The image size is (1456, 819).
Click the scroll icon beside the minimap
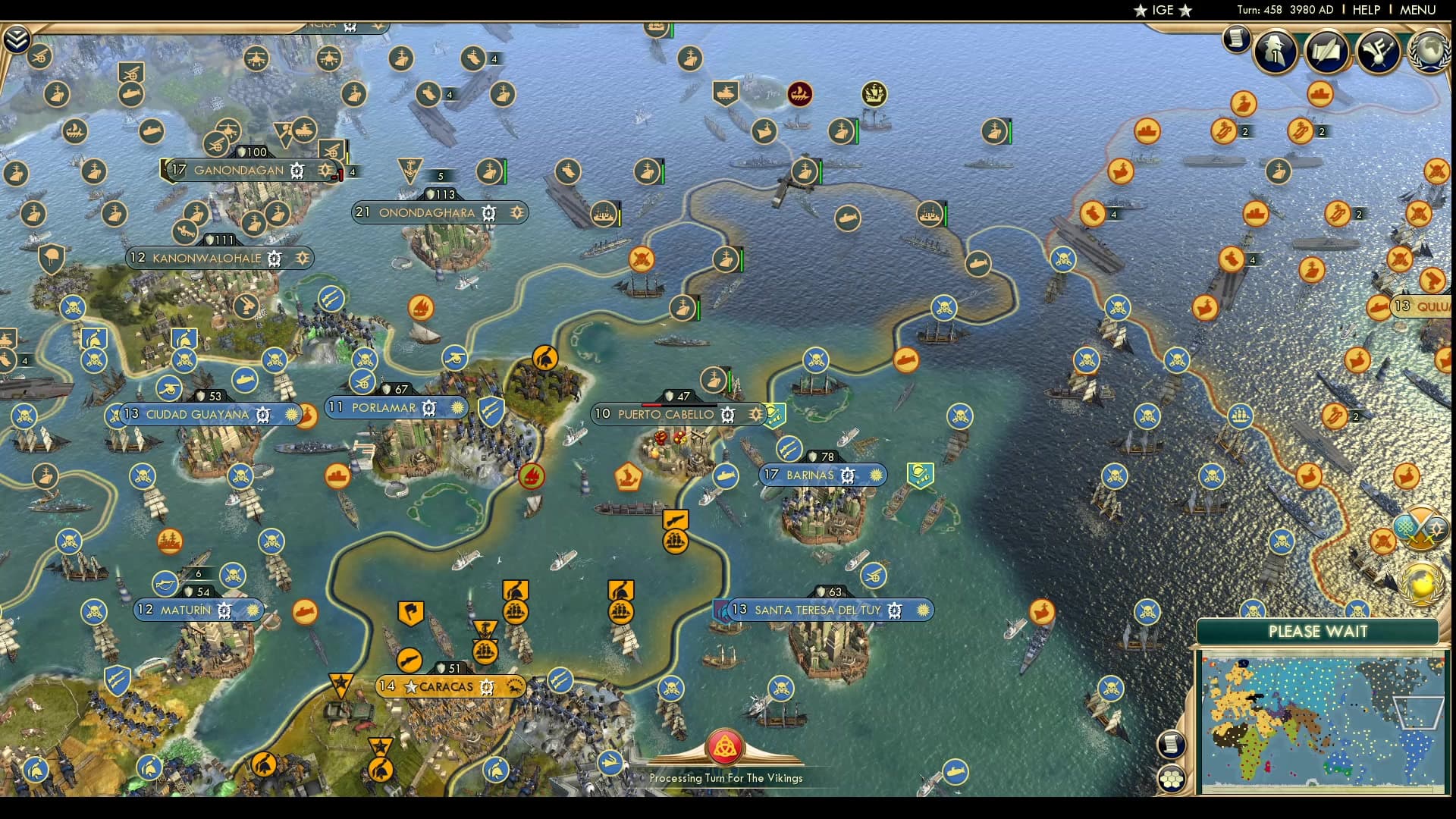(x=1171, y=743)
